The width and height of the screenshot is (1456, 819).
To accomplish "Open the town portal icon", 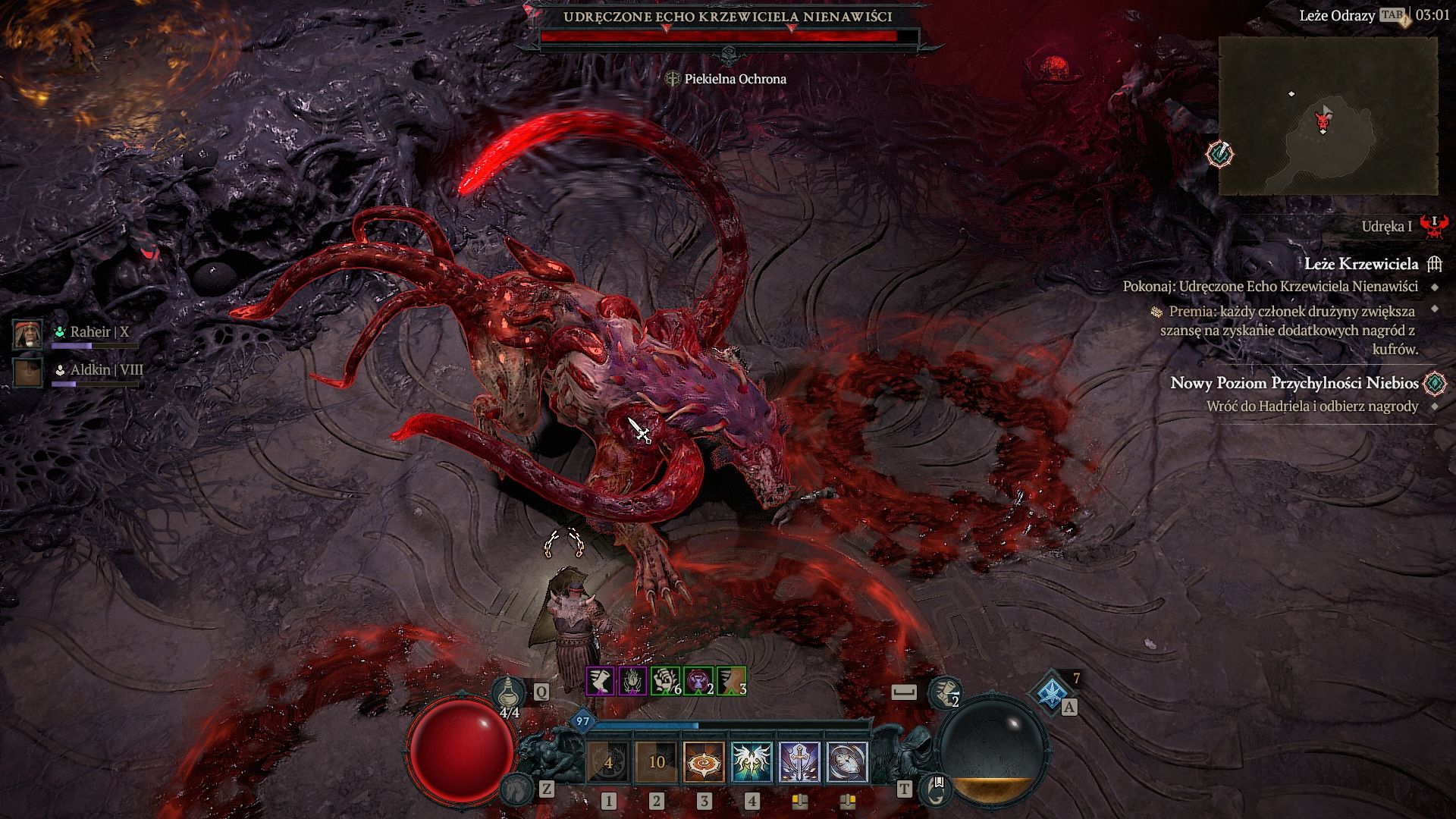I will (935, 789).
